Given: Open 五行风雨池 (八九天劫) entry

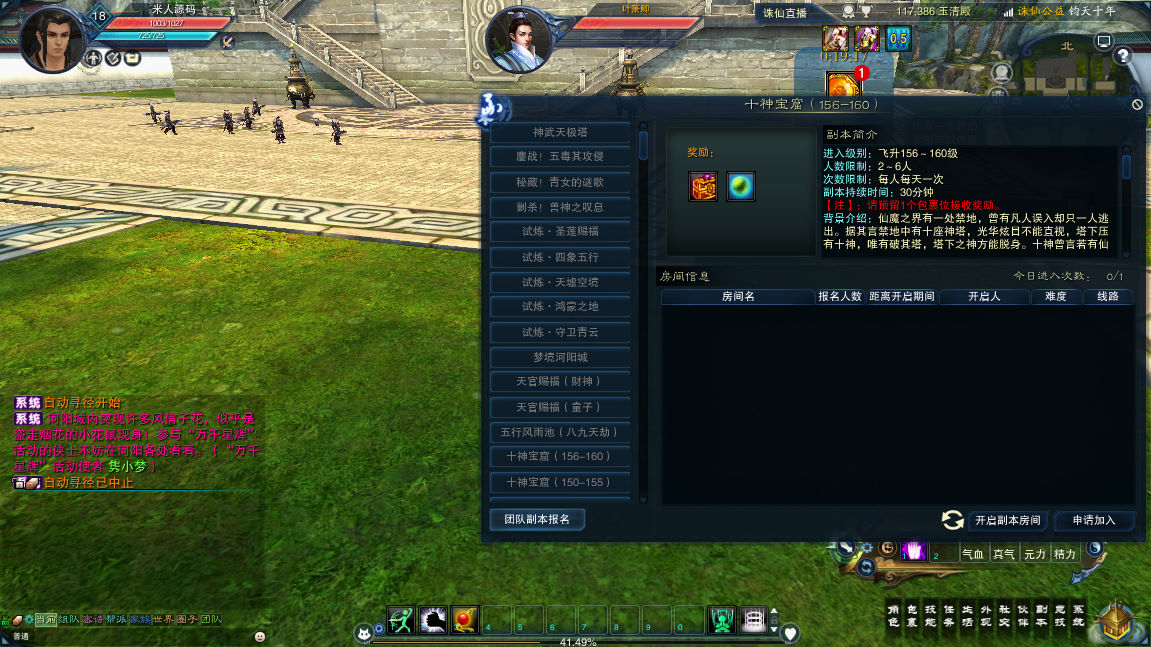Looking at the screenshot, I should click(560, 432).
